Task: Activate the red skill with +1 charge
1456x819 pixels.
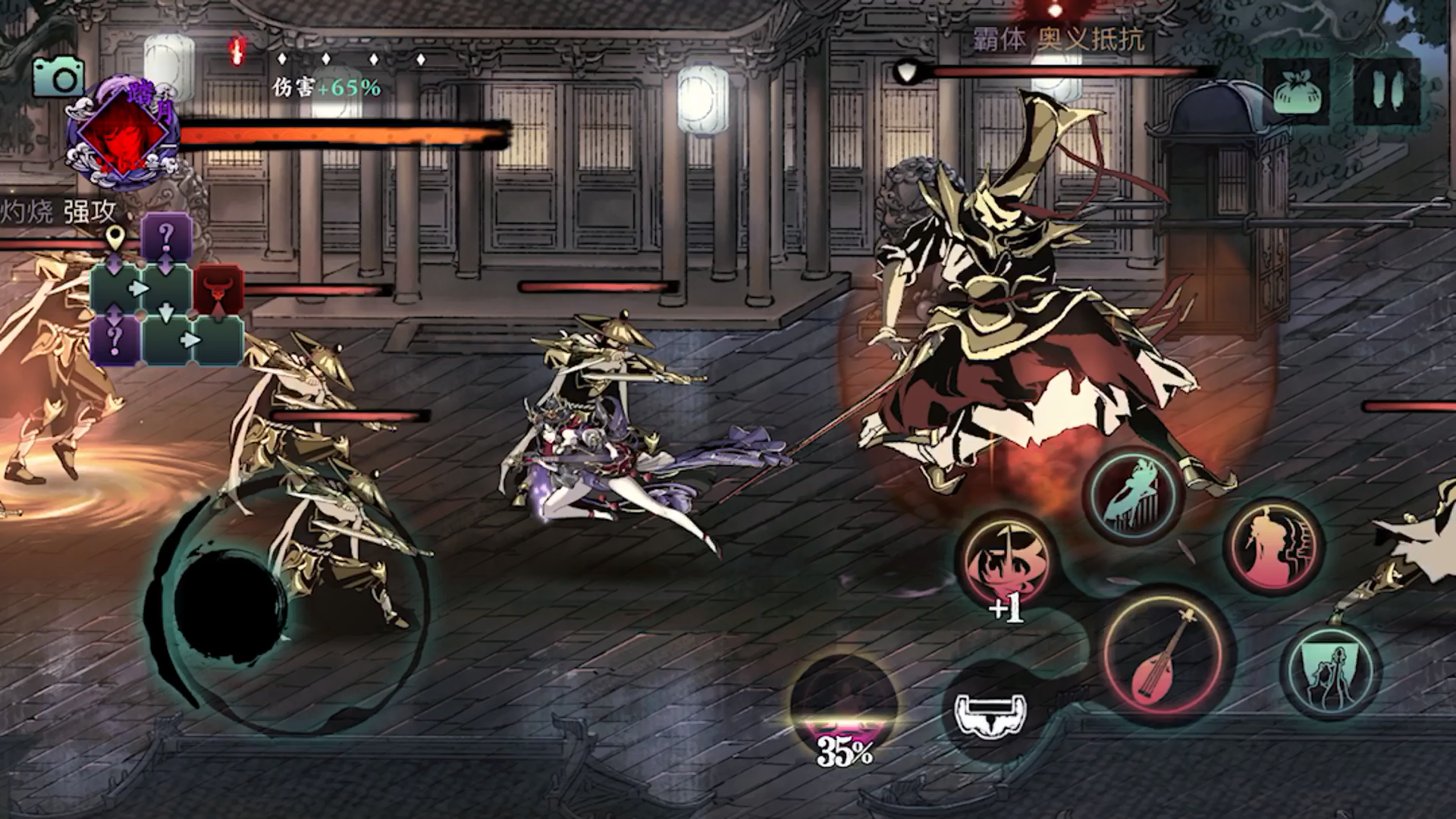Action: tap(1005, 562)
